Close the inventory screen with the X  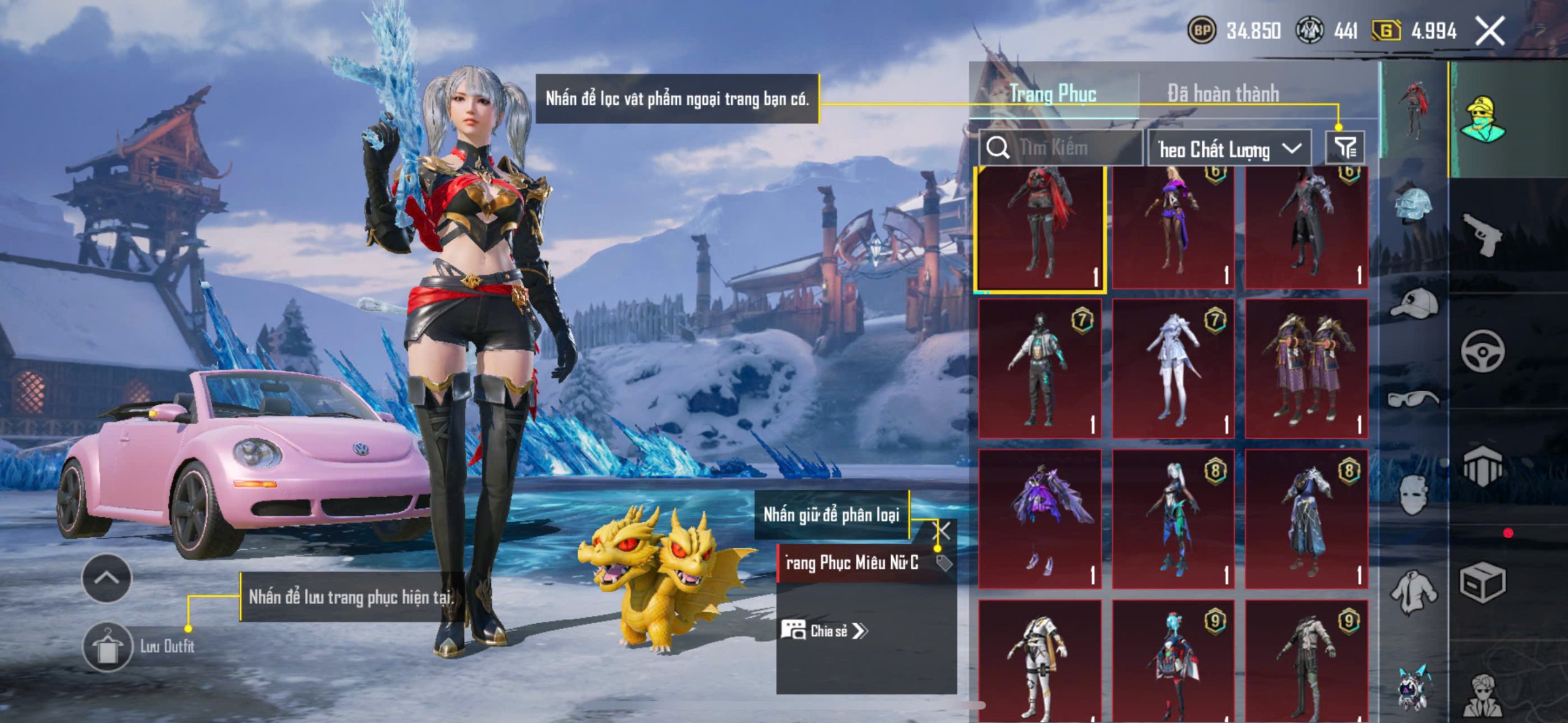1490,31
